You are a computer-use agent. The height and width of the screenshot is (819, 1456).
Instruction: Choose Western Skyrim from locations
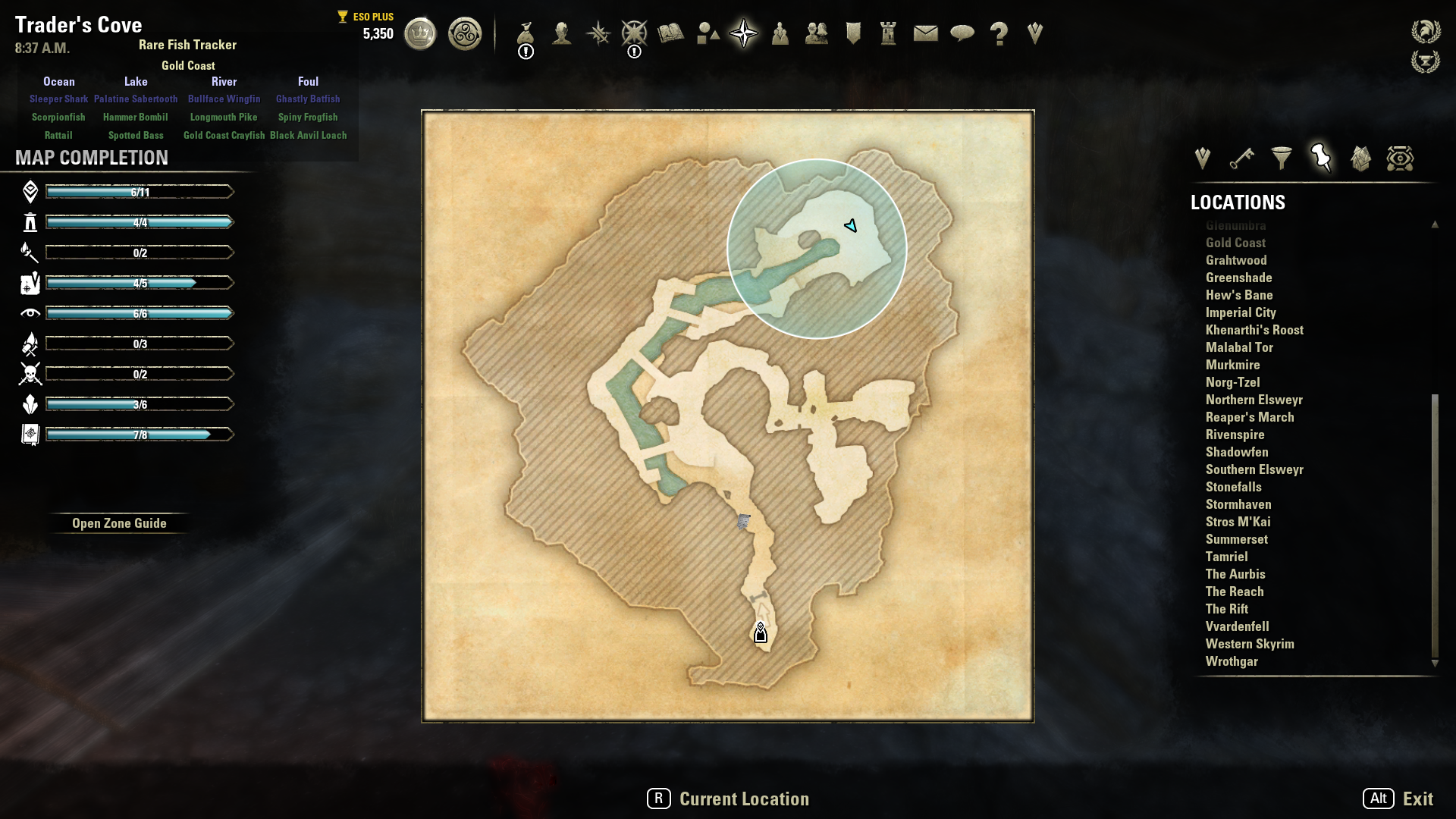pyautogui.click(x=1250, y=644)
